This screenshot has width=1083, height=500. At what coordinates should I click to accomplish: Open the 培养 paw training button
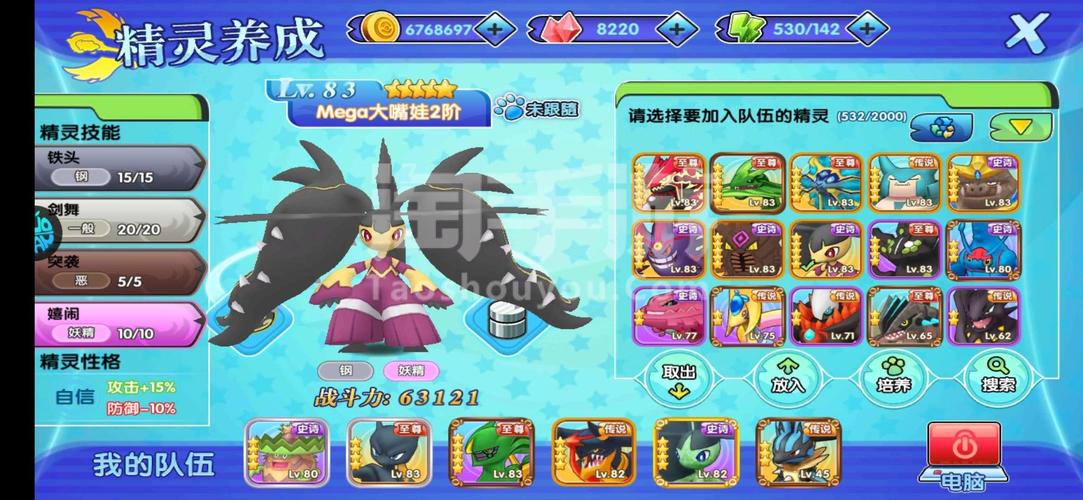point(894,378)
